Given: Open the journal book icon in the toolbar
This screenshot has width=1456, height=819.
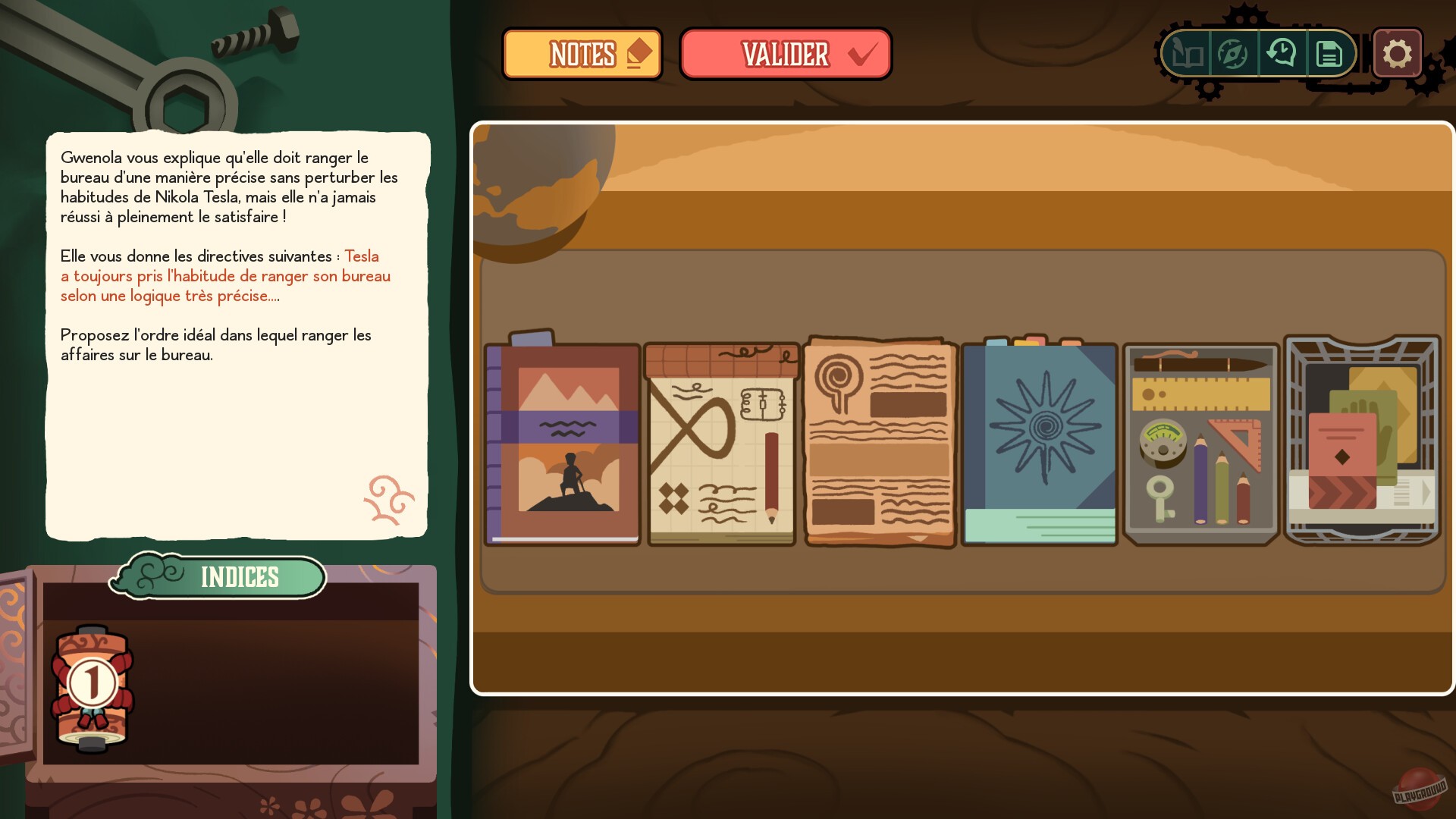Looking at the screenshot, I should click(1189, 54).
